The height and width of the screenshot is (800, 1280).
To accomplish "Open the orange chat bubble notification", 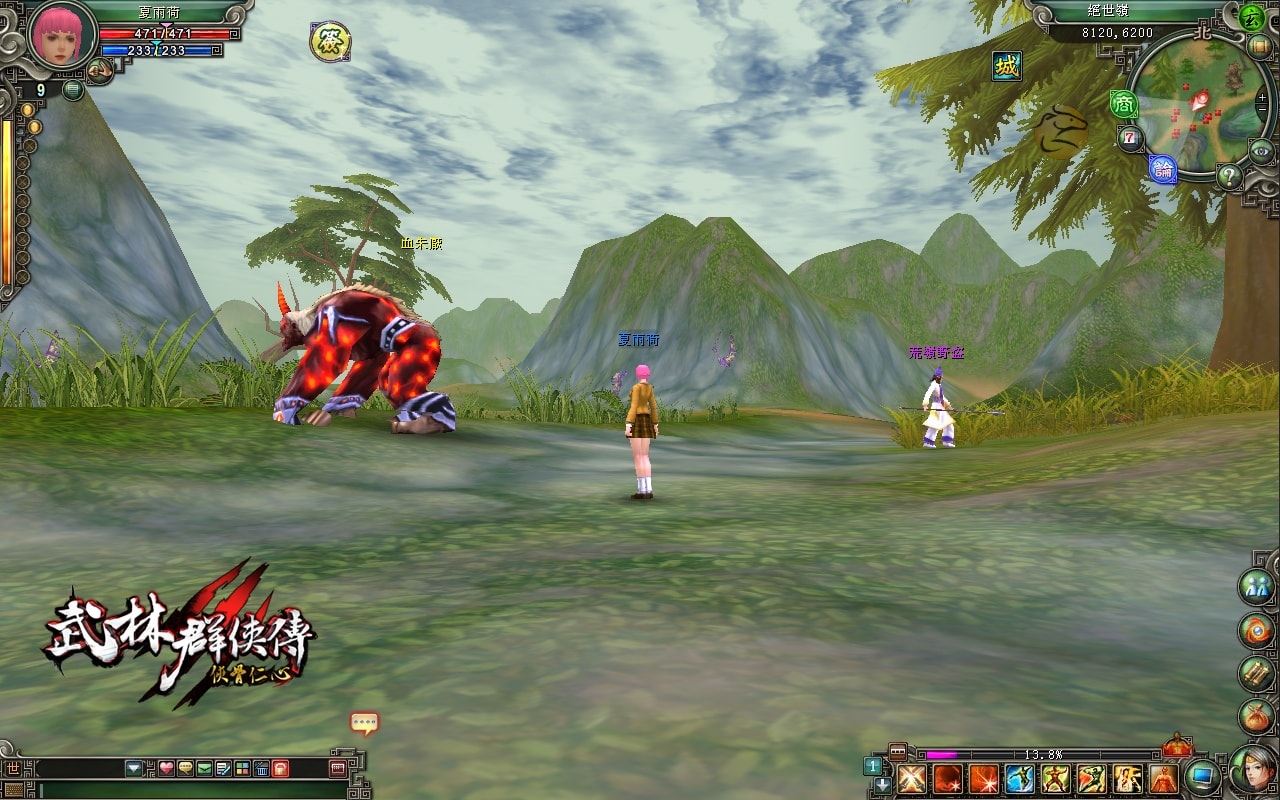I will pos(365,722).
